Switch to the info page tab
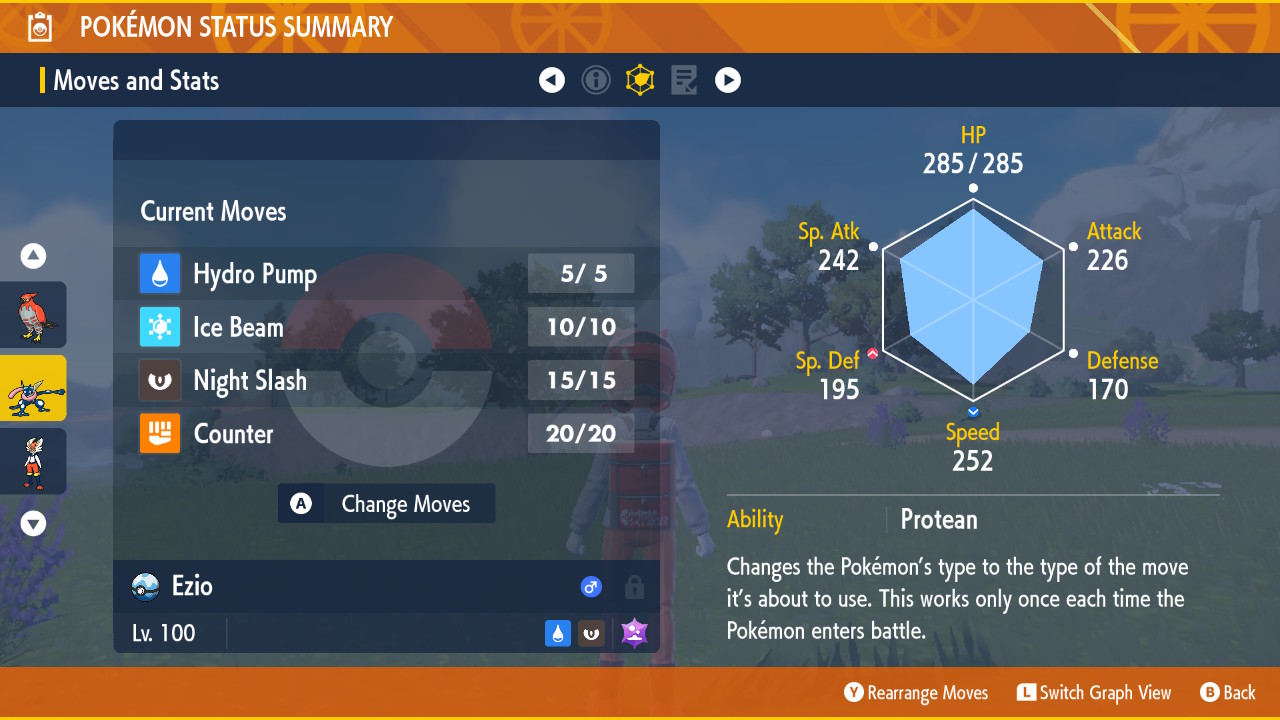Image resolution: width=1280 pixels, height=720 pixels. coord(596,80)
